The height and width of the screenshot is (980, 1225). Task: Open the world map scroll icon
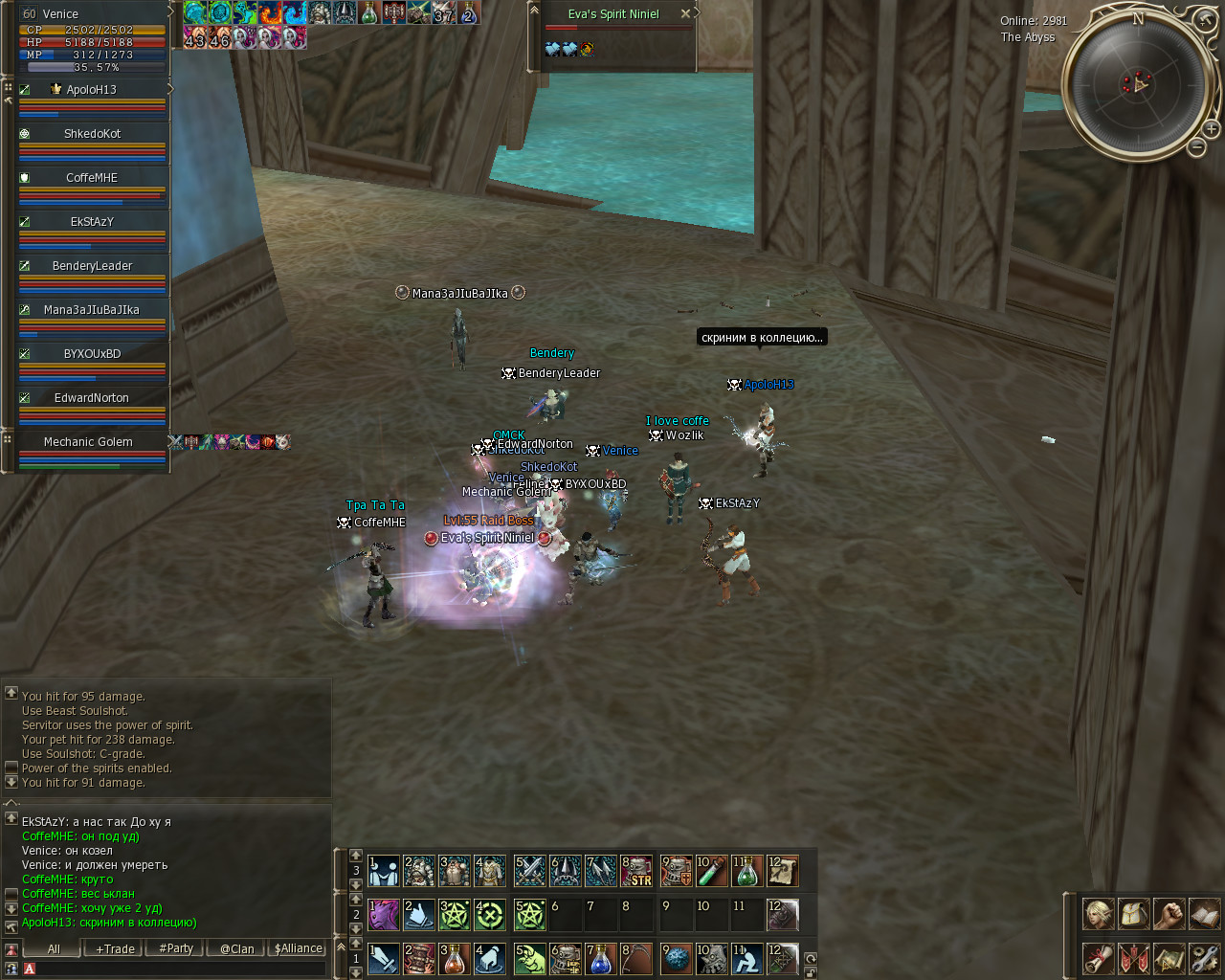click(x=1169, y=958)
